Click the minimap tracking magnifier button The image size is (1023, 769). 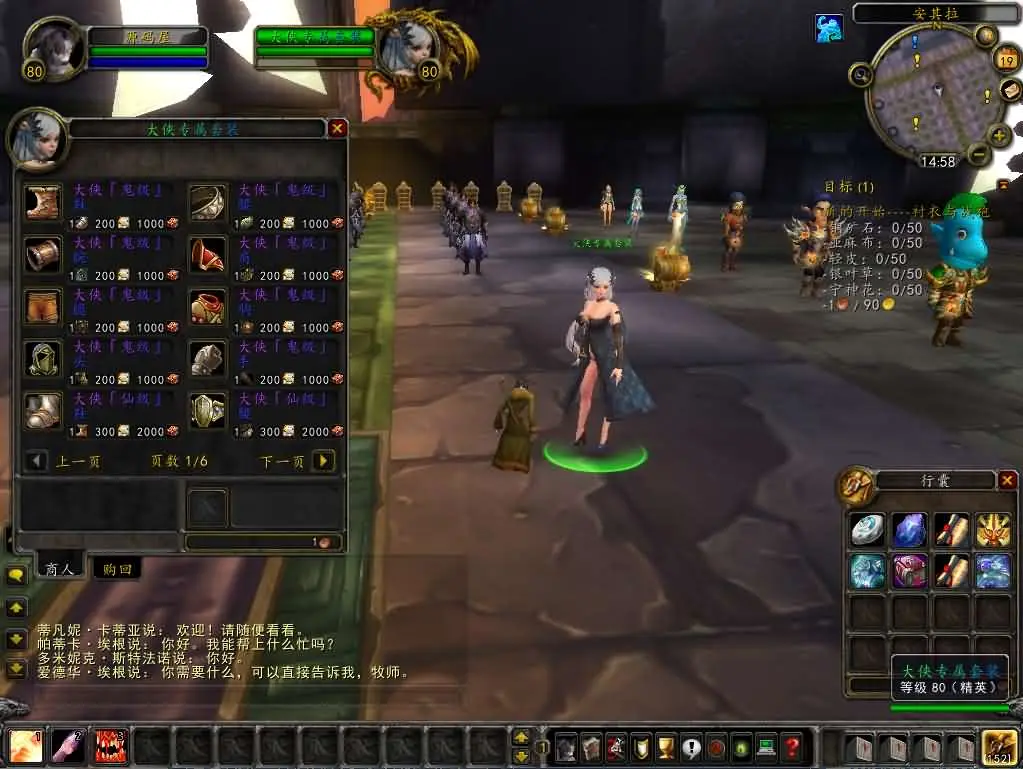click(860, 74)
